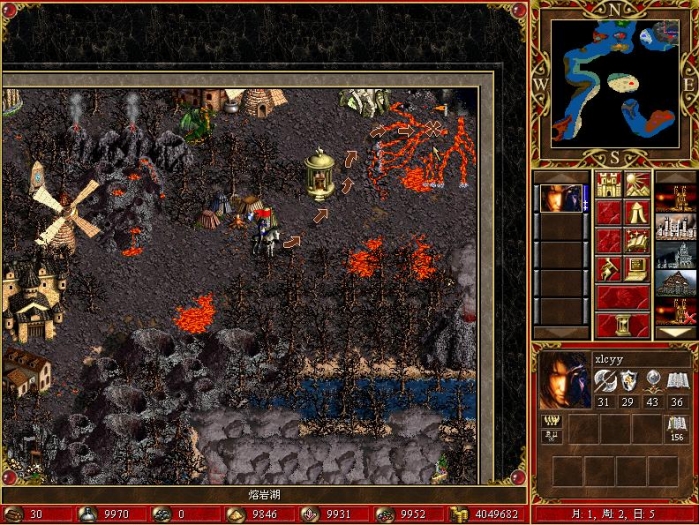This screenshot has height=525, width=699.
Task: Select the fiery town marked with red X
Action: [674, 312]
